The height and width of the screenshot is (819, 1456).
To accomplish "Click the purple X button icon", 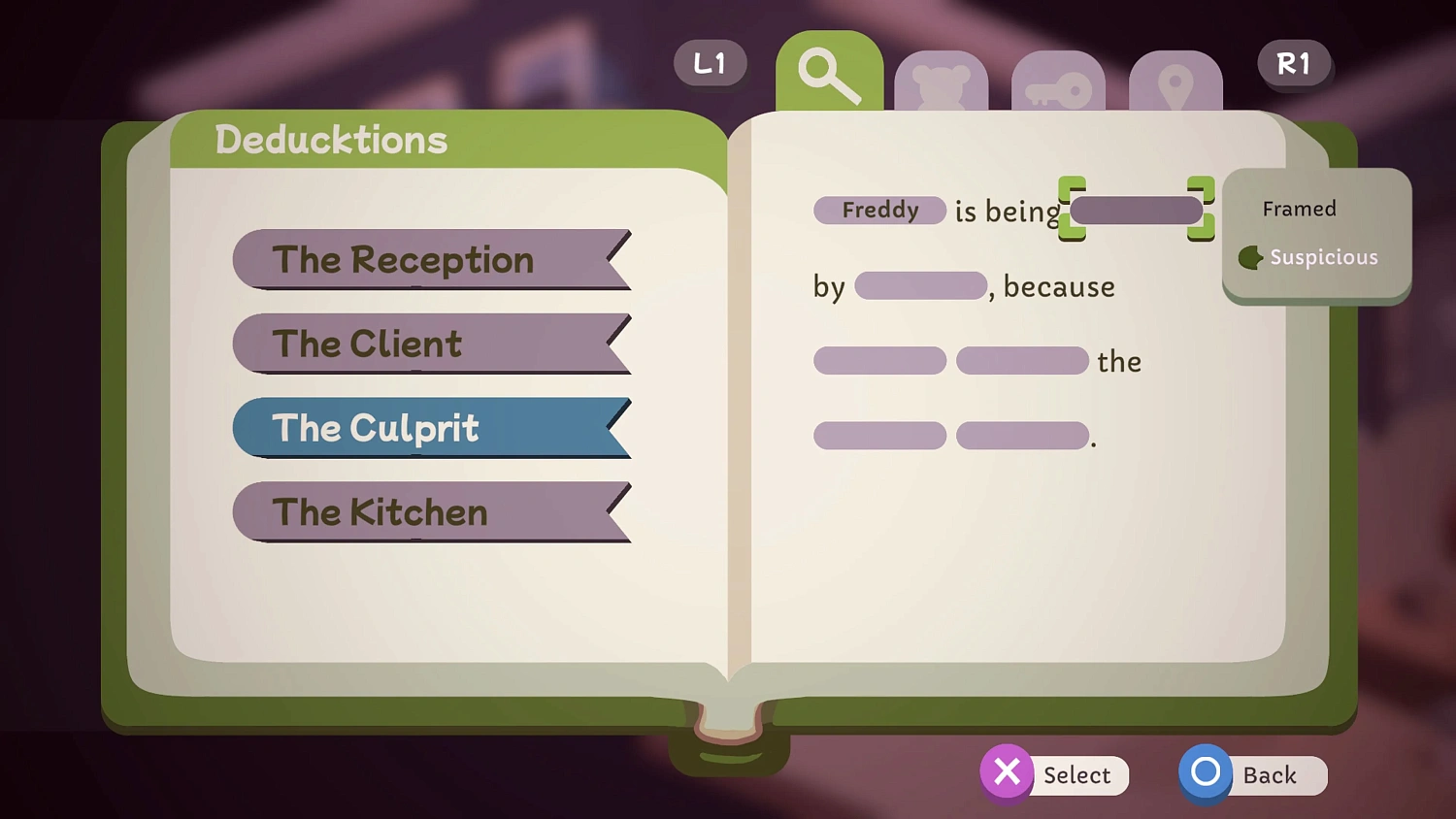I will 1007,772.
